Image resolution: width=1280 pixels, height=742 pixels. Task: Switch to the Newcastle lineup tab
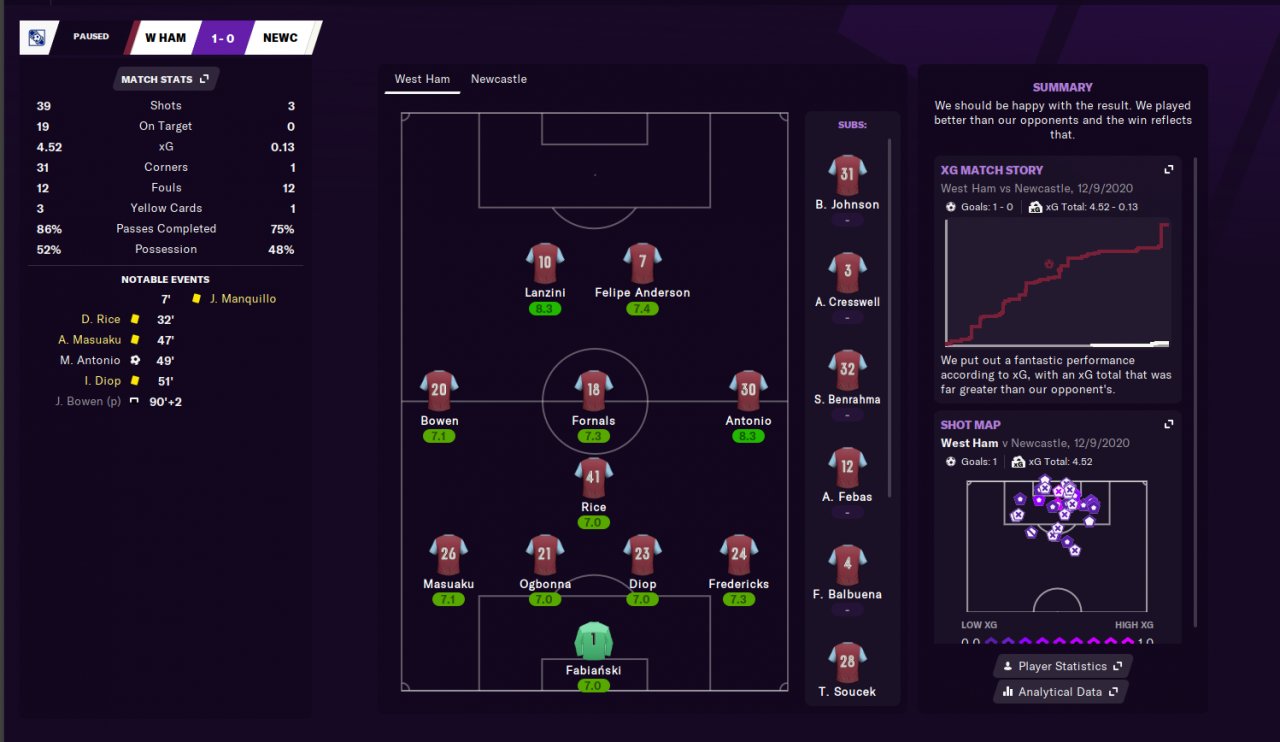tap(498, 79)
